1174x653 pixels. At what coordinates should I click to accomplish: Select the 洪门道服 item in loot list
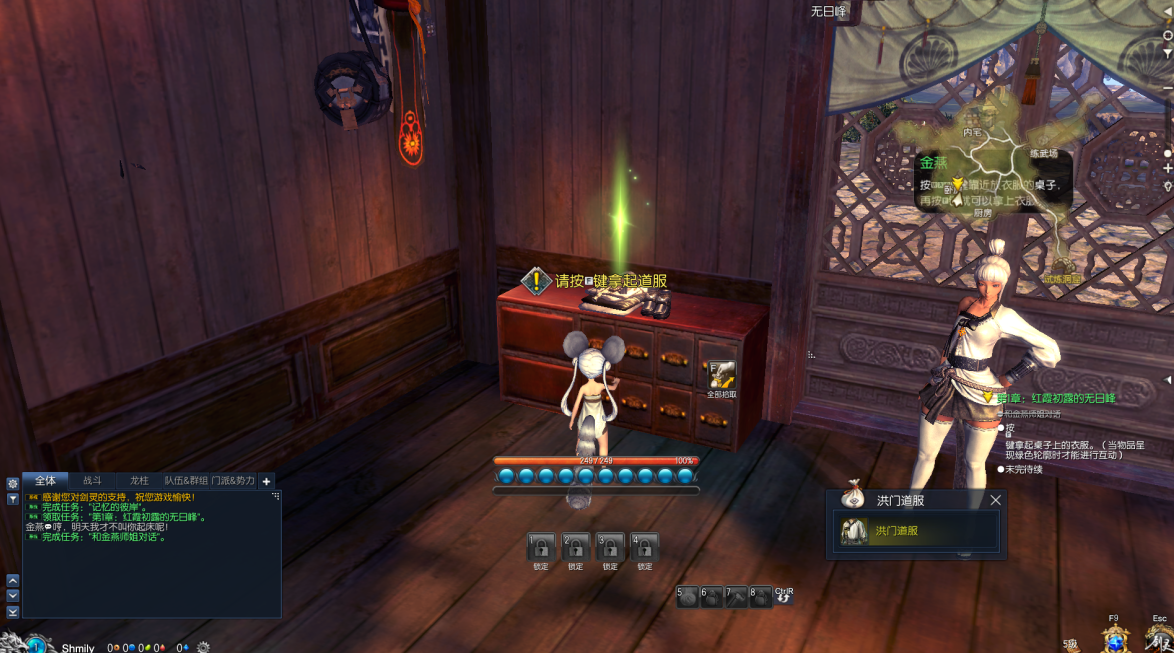916,531
